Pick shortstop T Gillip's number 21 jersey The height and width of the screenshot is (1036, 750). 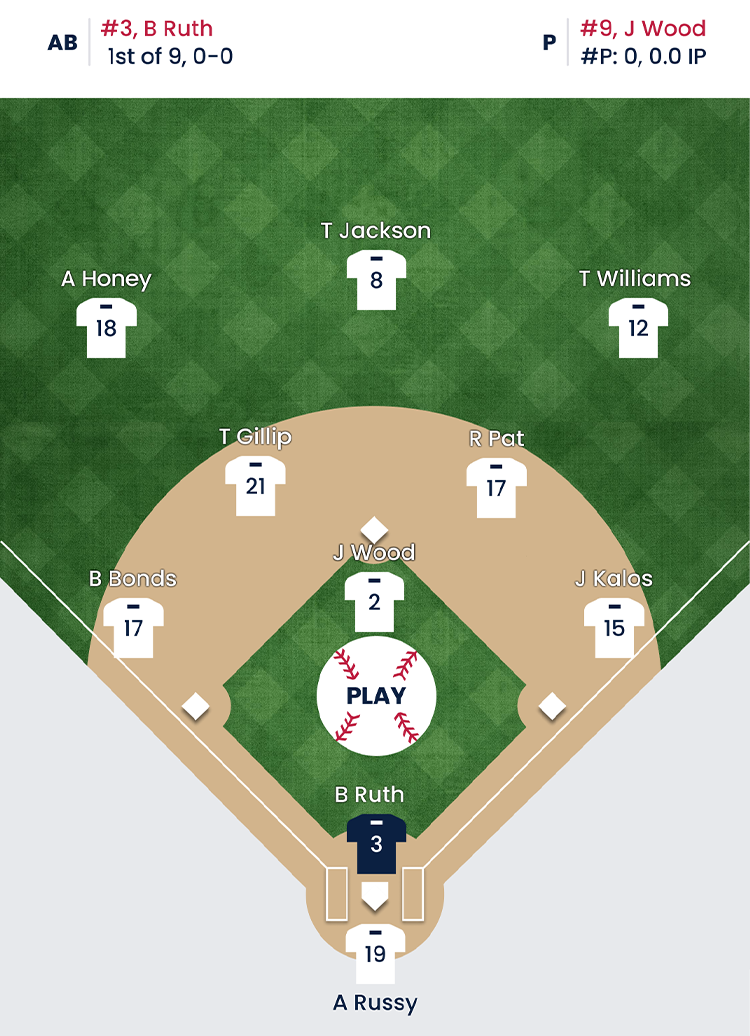(255, 486)
